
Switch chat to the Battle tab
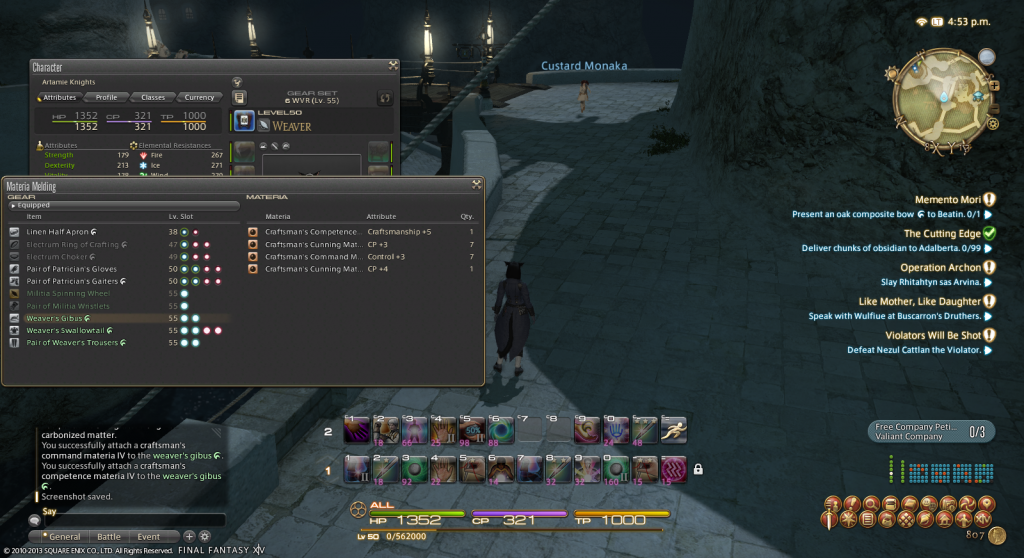coord(109,537)
